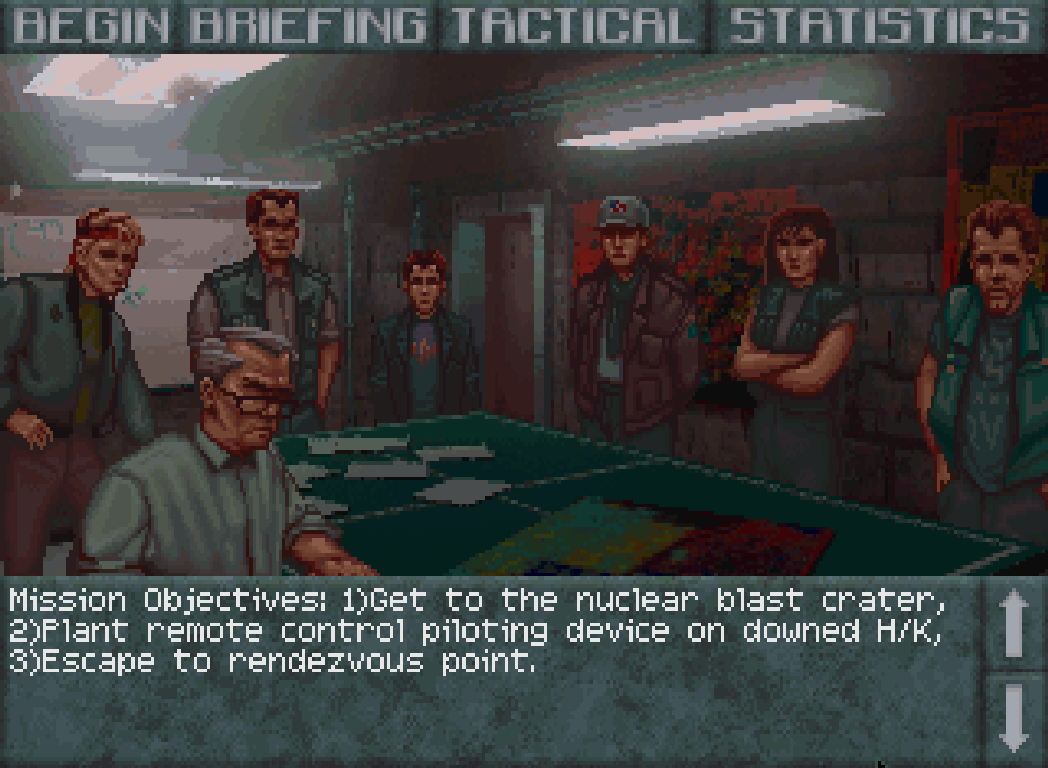Click the BEGIN button
The height and width of the screenshot is (768, 1048).
(x=91, y=26)
